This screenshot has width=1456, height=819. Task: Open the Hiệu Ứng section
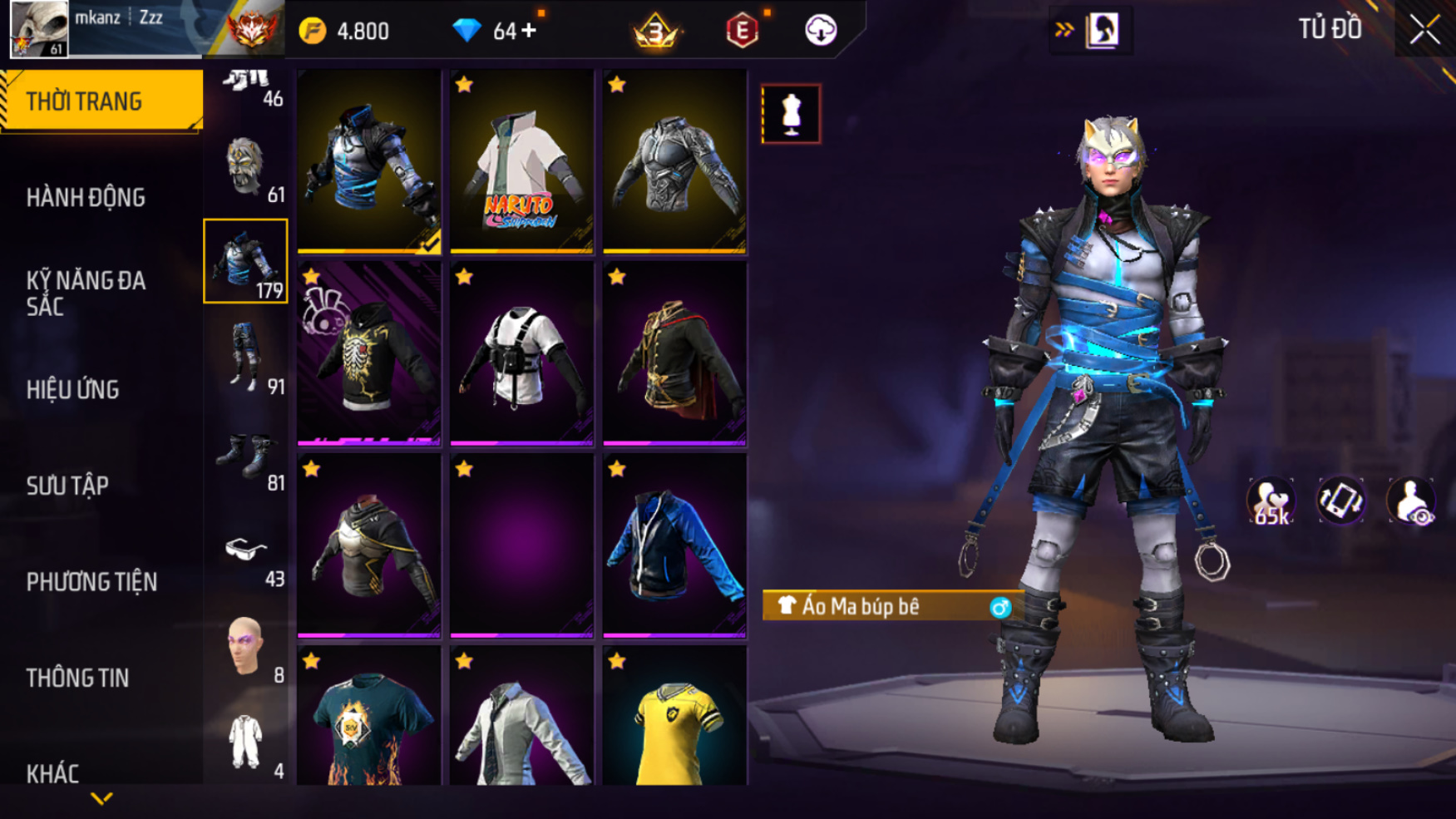tap(72, 390)
